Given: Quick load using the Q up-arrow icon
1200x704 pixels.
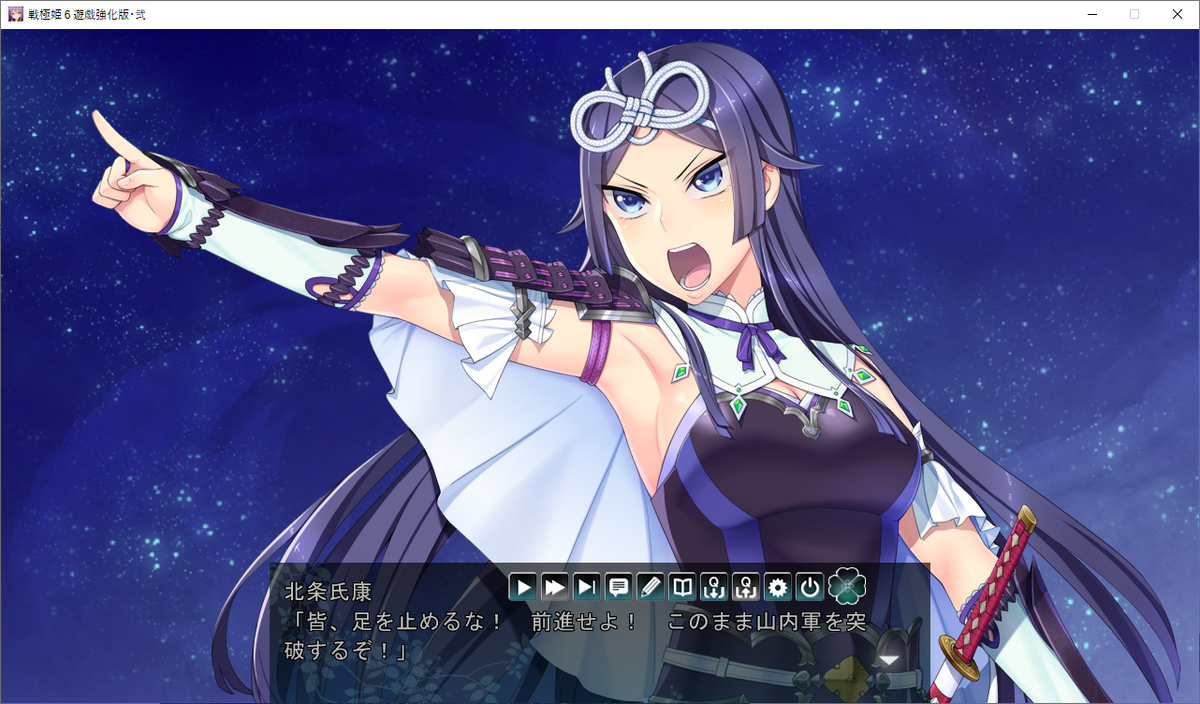Looking at the screenshot, I should tap(745, 587).
